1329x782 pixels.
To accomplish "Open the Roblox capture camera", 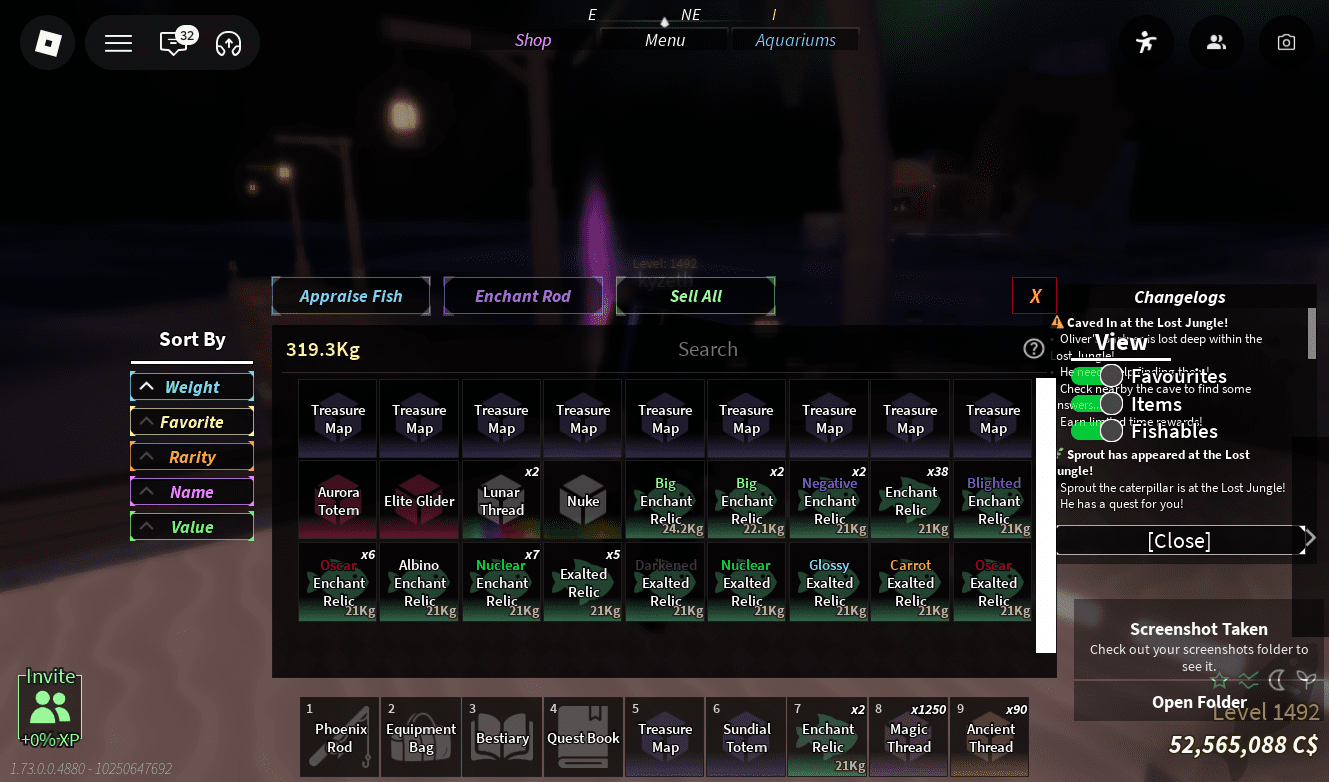I will click(1286, 42).
